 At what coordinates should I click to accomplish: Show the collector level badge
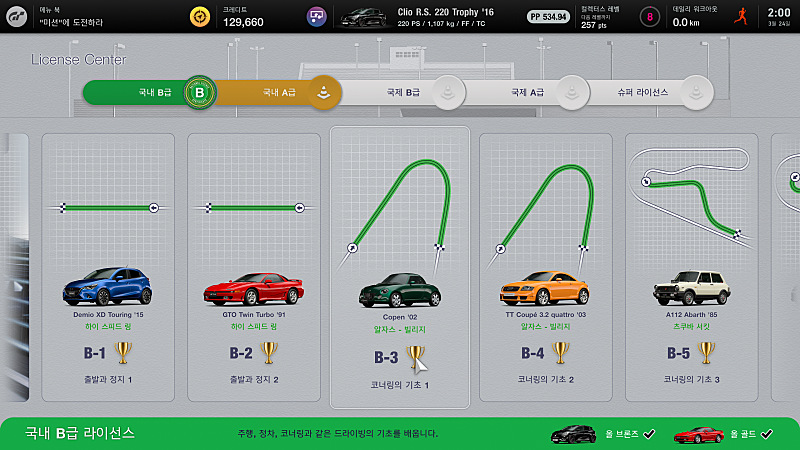pyautogui.click(x=651, y=16)
